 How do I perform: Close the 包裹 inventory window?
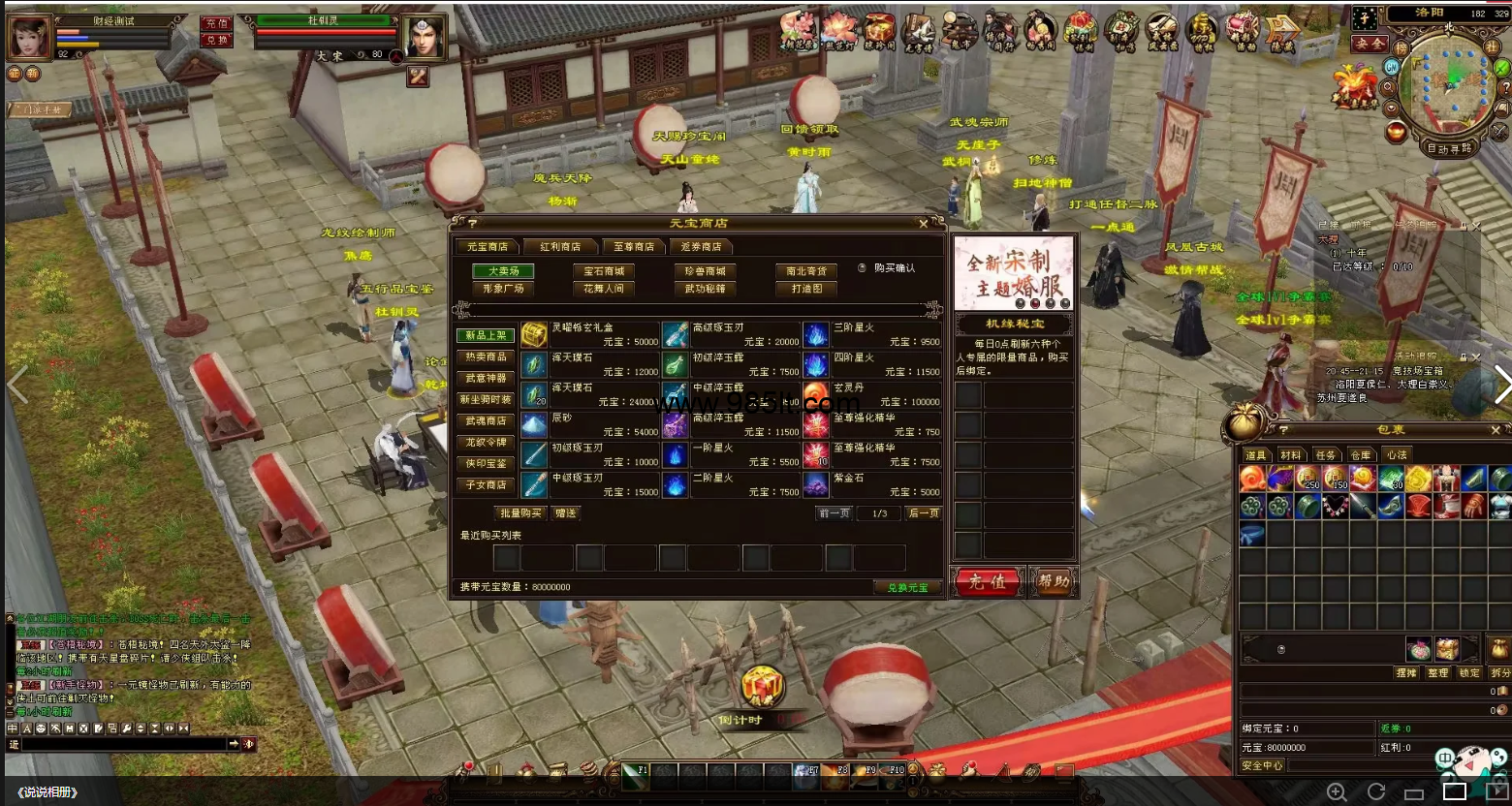point(1496,429)
